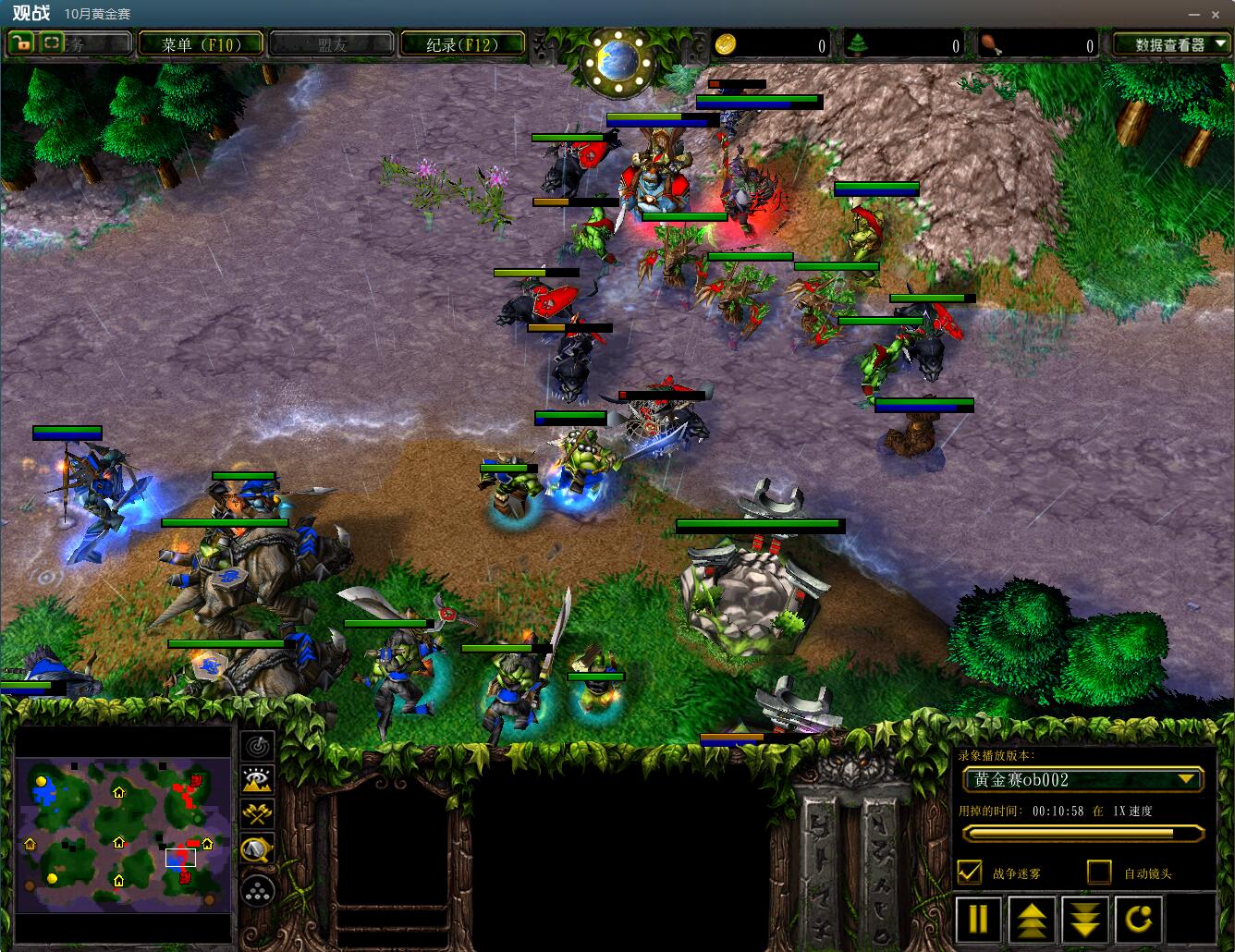The height and width of the screenshot is (952, 1235).
Task: Restart the replay from the beginning
Action: 1139,919
